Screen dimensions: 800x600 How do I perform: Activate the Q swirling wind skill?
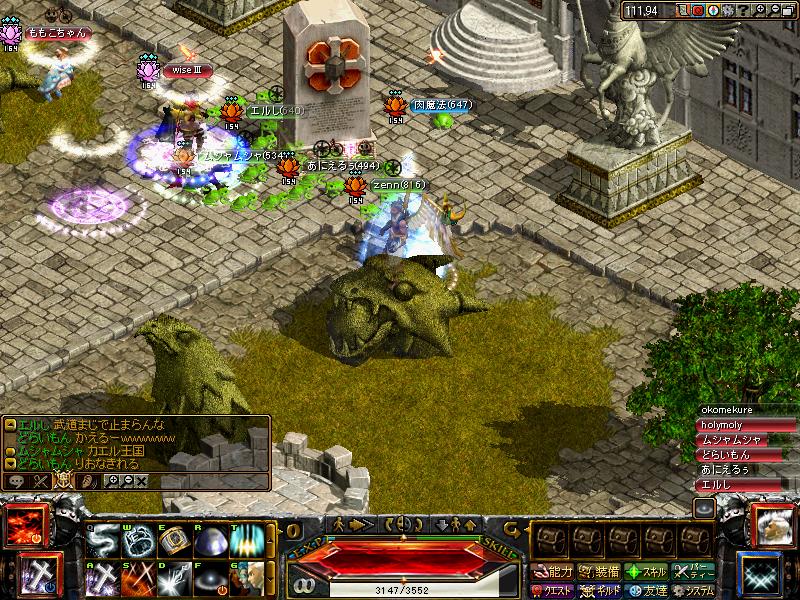[x=102, y=541]
